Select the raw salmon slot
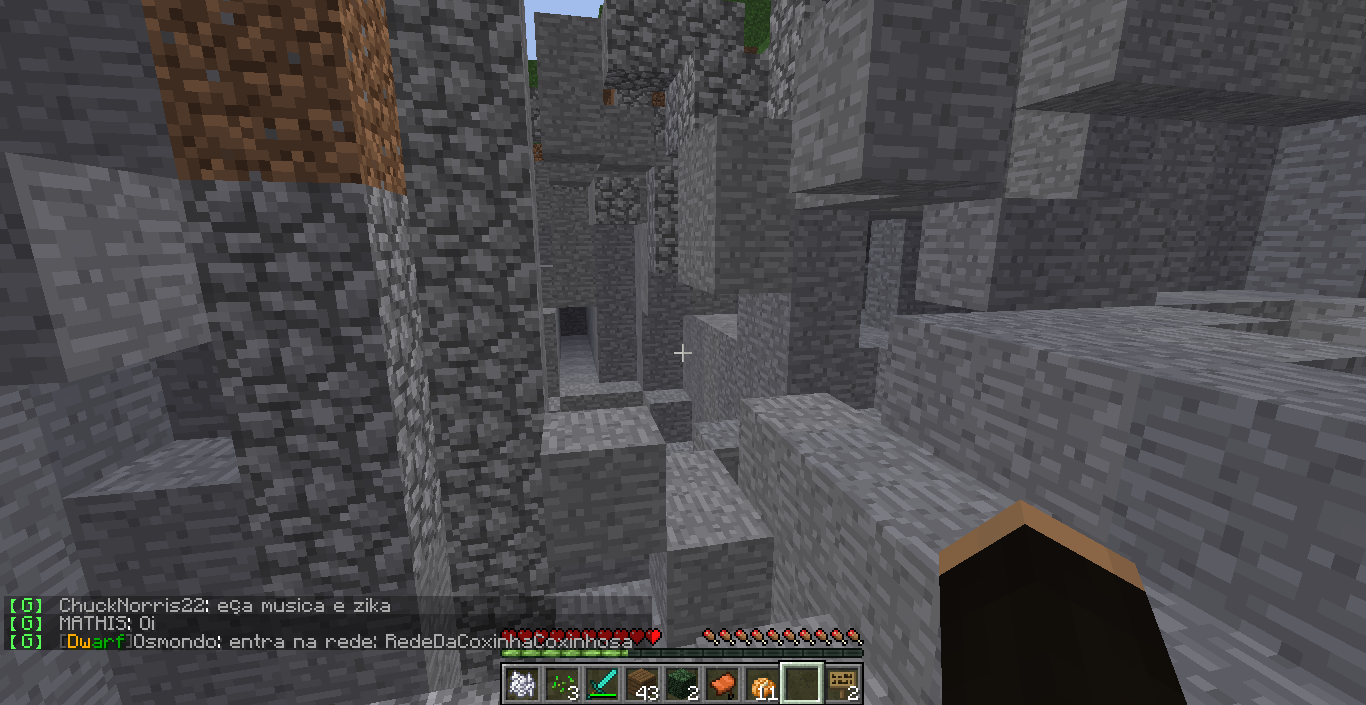 point(721,684)
